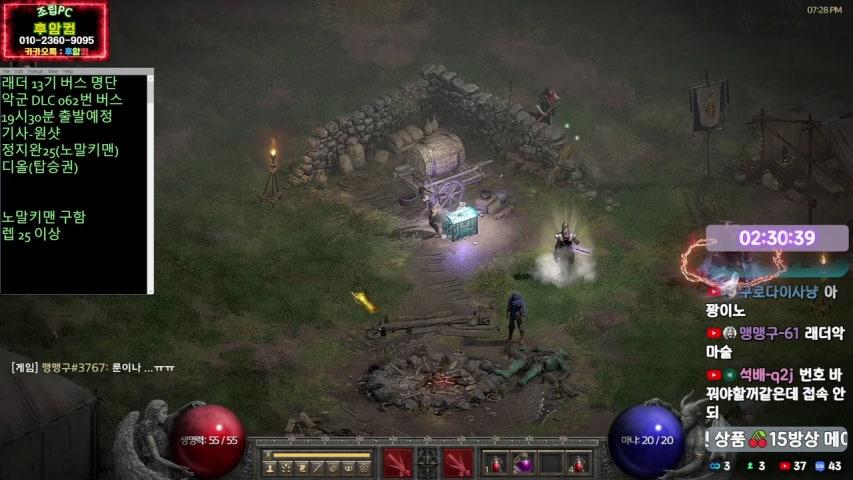This screenshot has width=853, height=480.
Task: Use the red healing potion in belt slot 1
Action: (496, 463)
